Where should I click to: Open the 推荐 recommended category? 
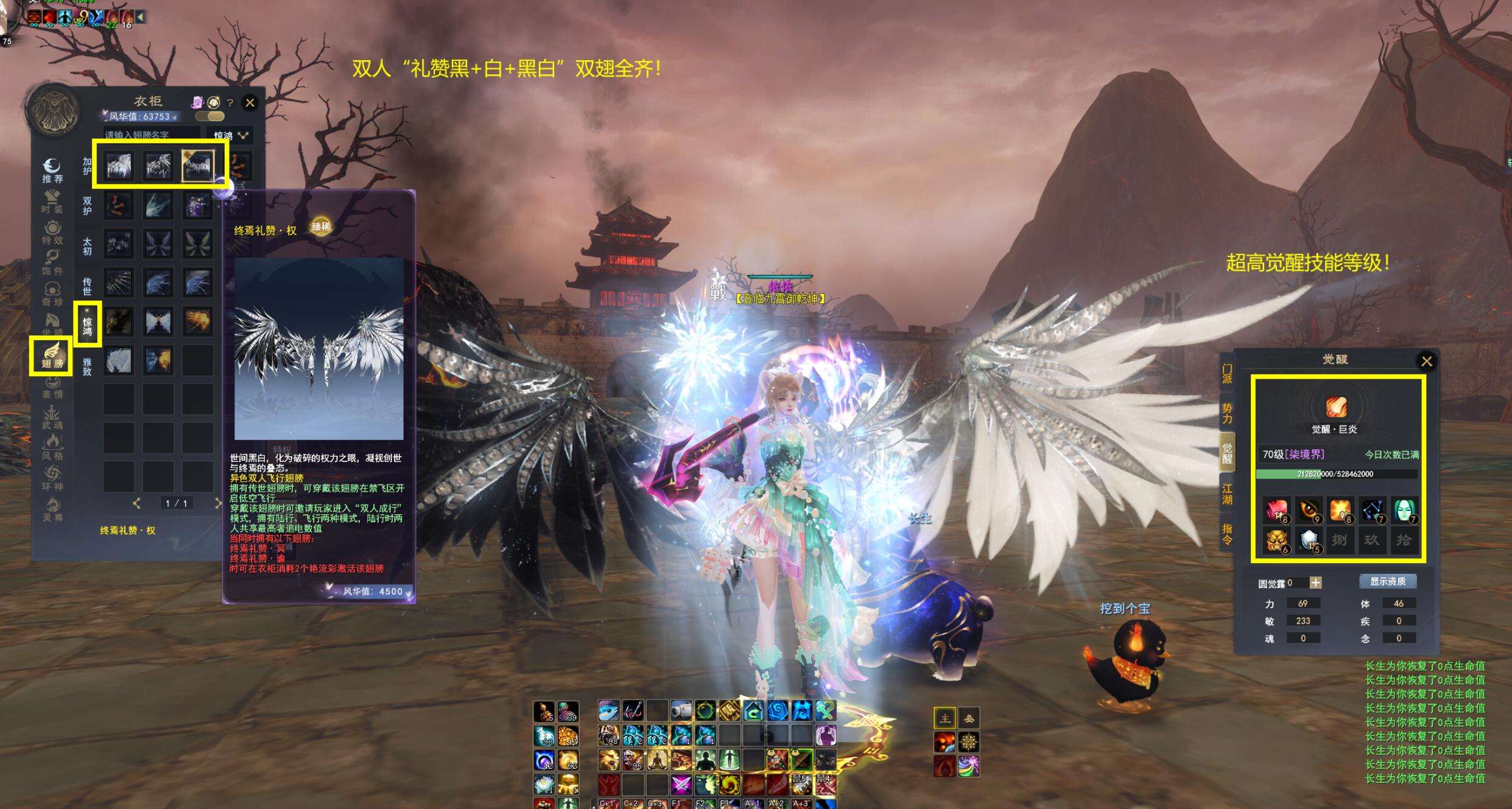pos(52,170)
